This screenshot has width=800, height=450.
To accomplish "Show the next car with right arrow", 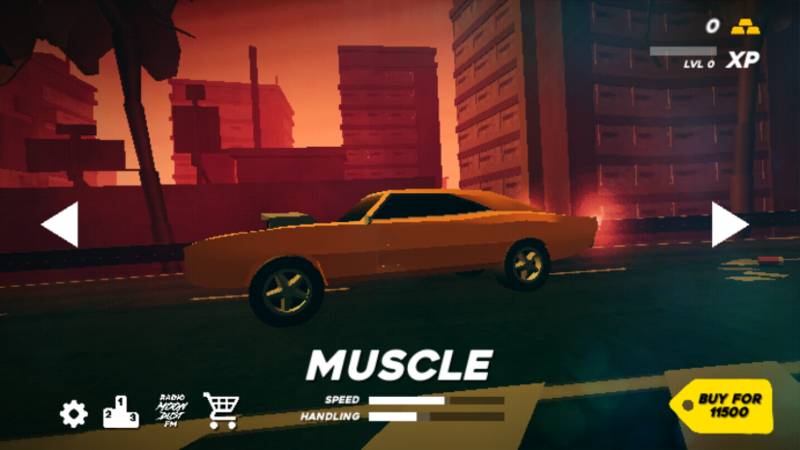I will (x=729, y=224).
